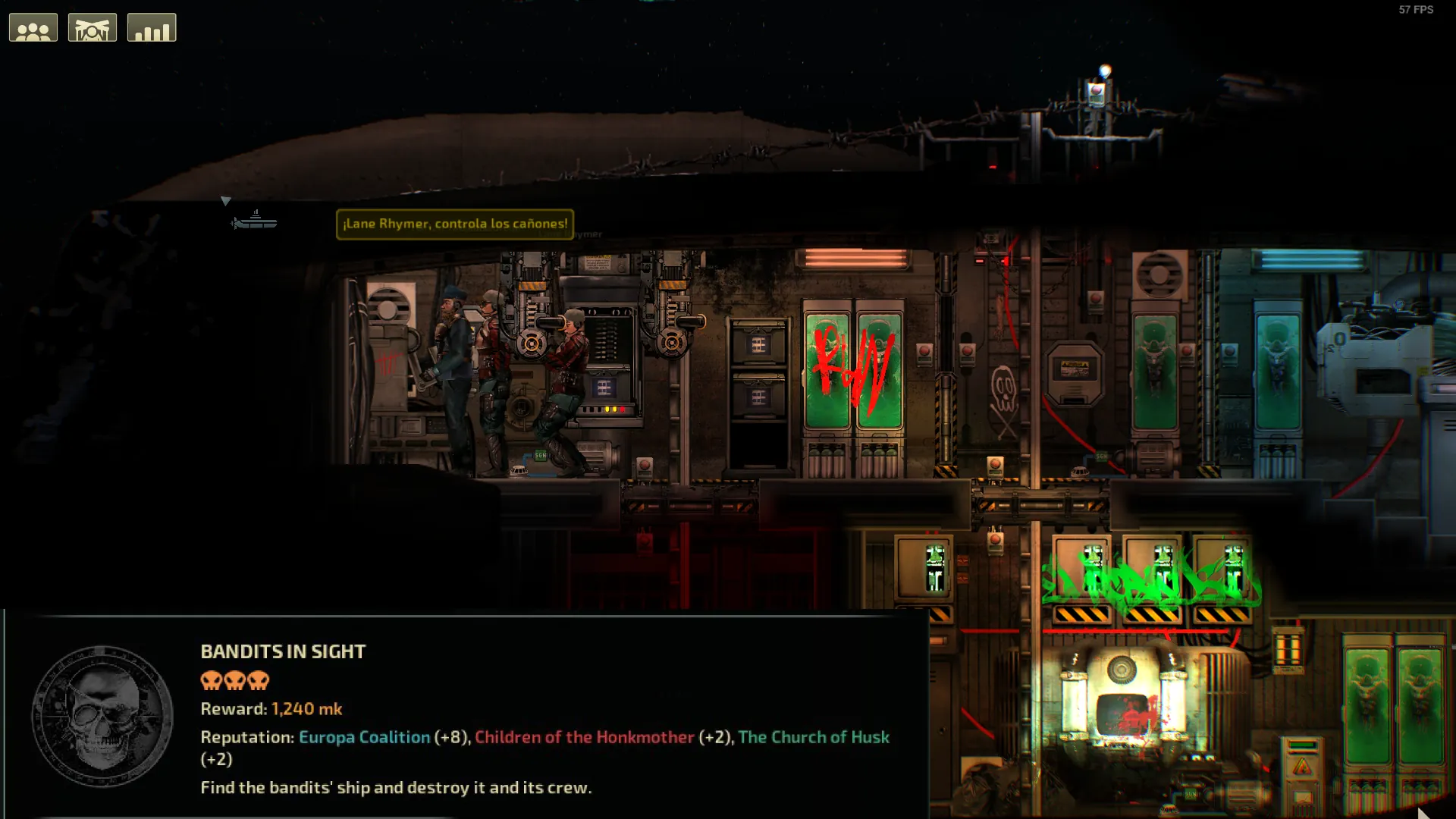Click the crab creature icon button
The width and height of the screenshot is (1456, 819).
(93, 28)
